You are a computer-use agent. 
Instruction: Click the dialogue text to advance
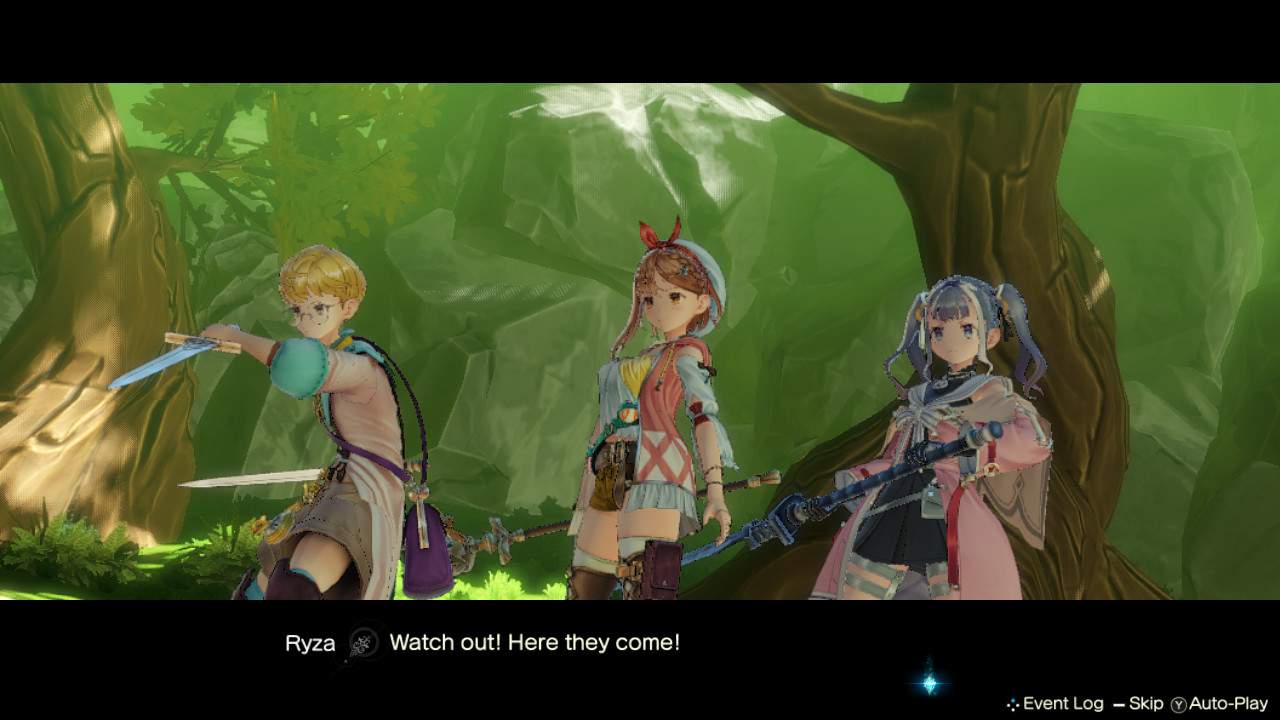[533, 643]
